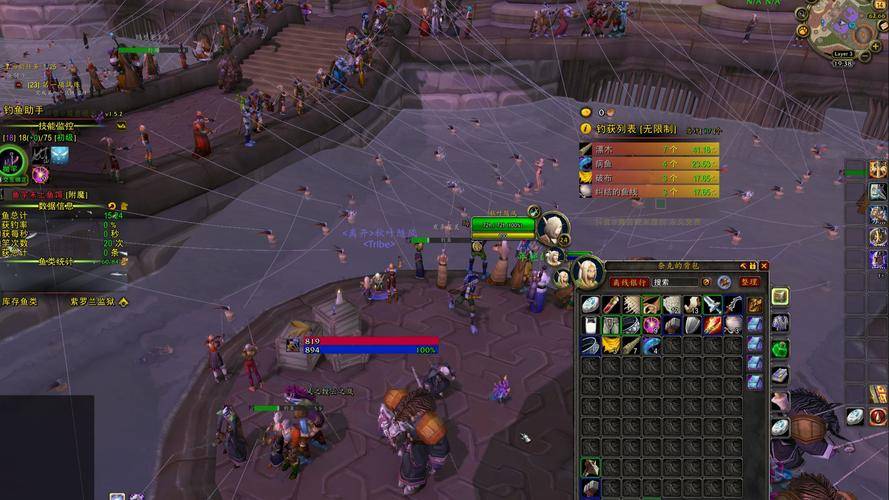The width and height of the screenshot is (889, 500).
Task: Click the 离线银行 (offline bank) button
Action: pyautogui.click(x=630, y=282)
